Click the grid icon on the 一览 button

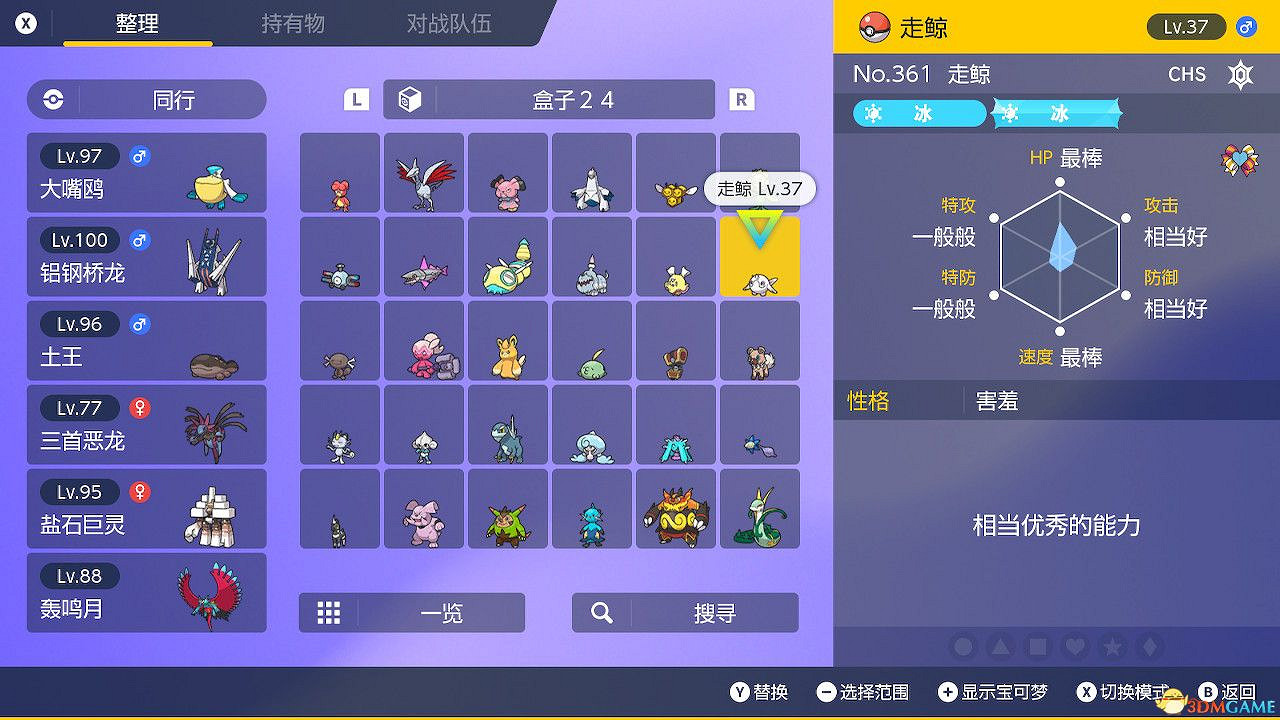point(329,612)
